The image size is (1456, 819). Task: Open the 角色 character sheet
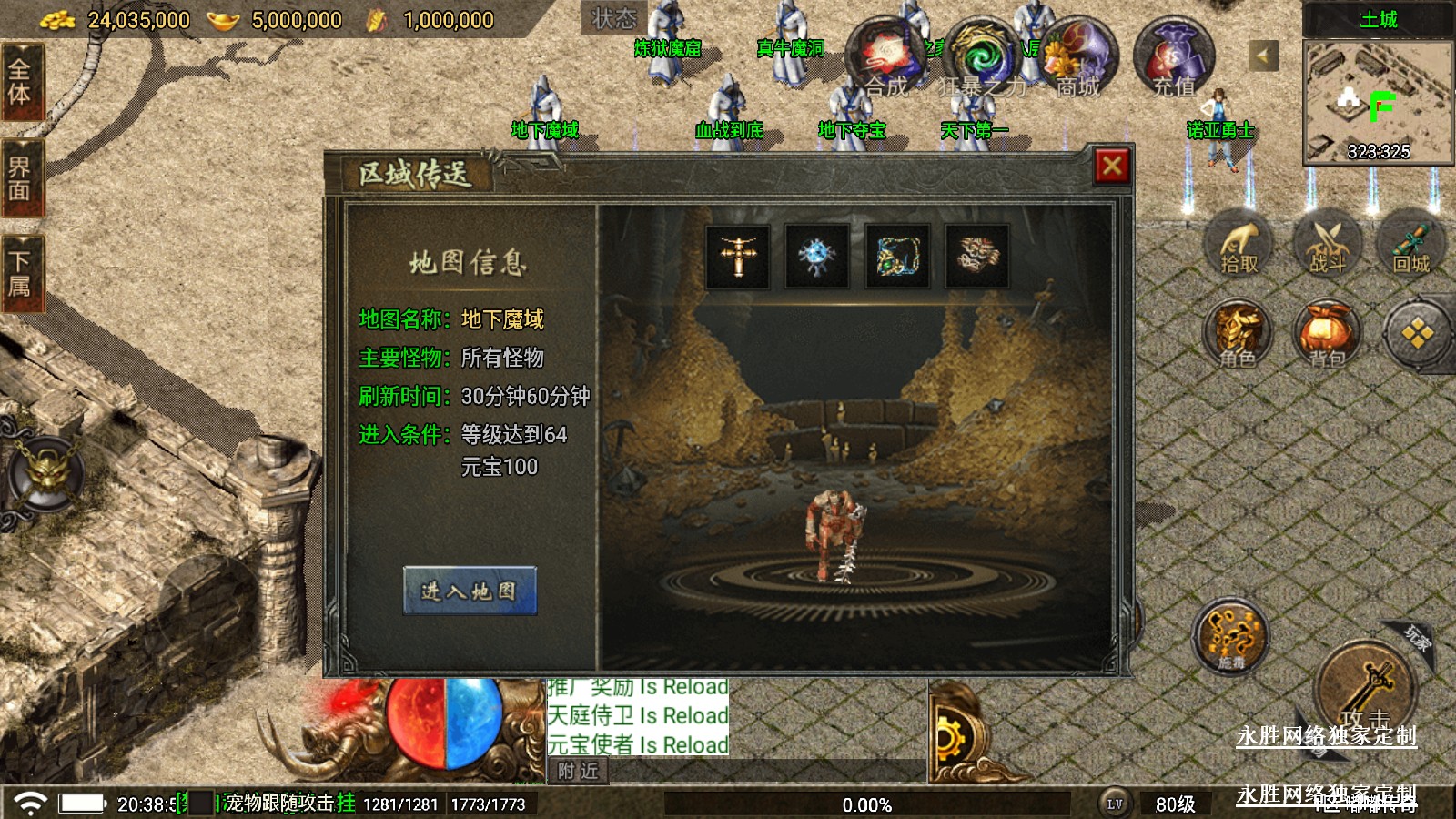tap(1237, 335)
